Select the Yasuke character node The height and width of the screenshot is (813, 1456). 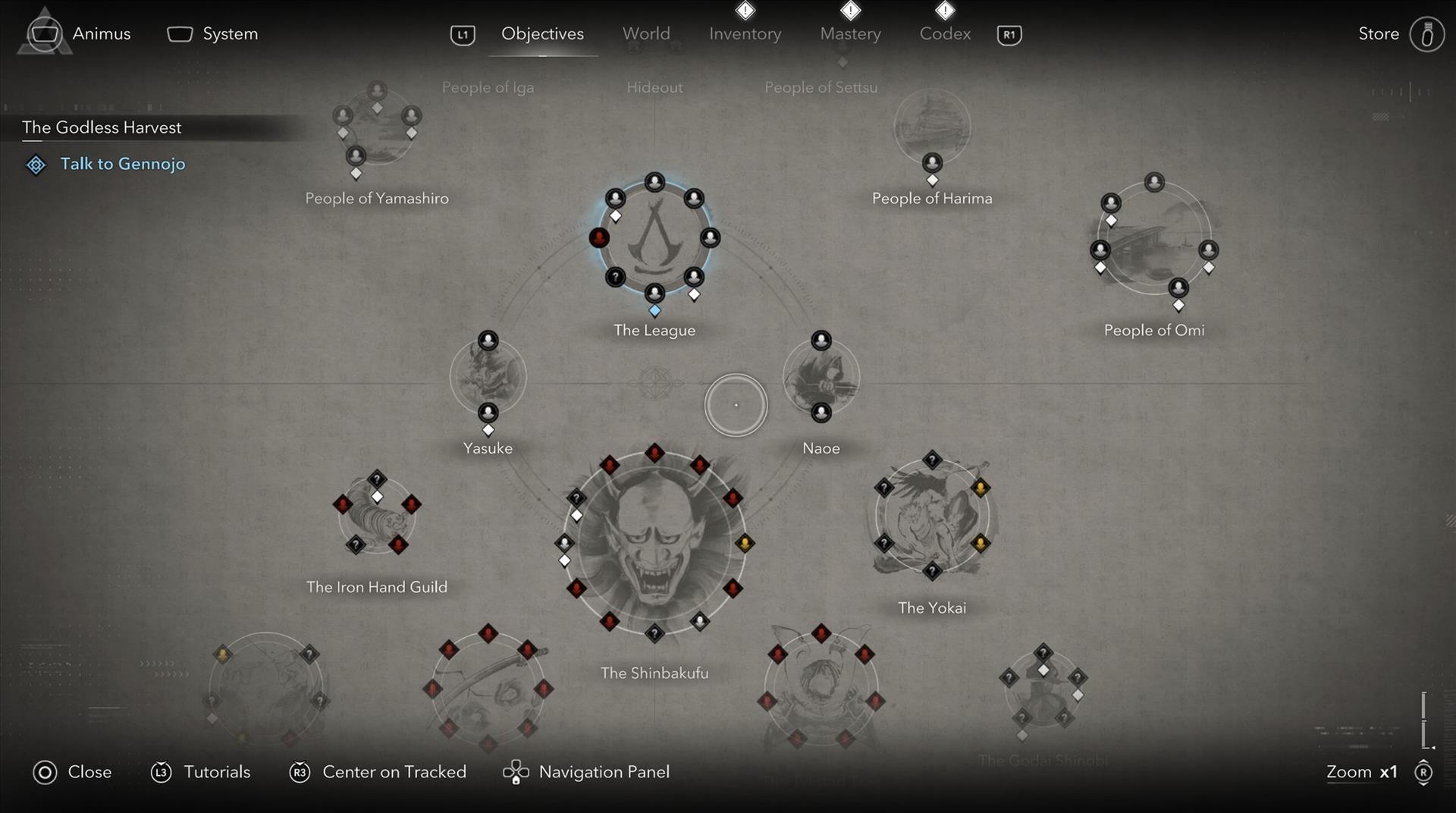[x=488, y=377]
